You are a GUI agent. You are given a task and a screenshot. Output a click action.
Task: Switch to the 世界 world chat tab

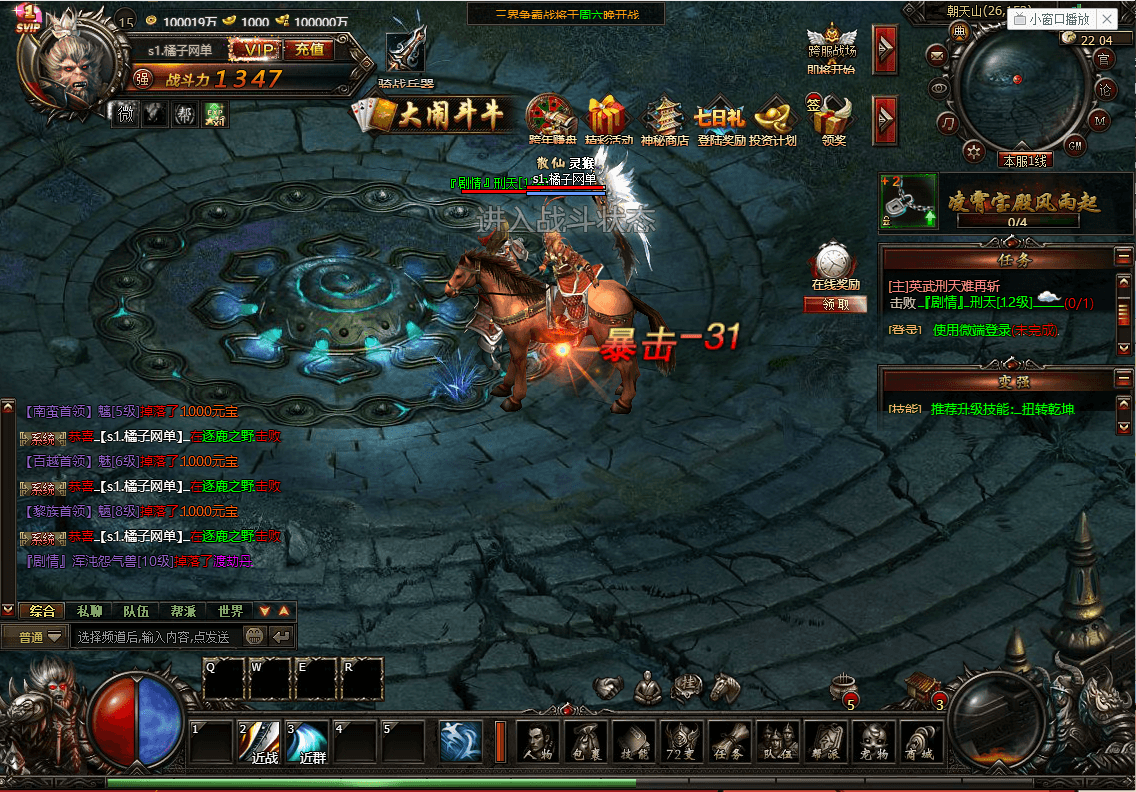[230, 611]
